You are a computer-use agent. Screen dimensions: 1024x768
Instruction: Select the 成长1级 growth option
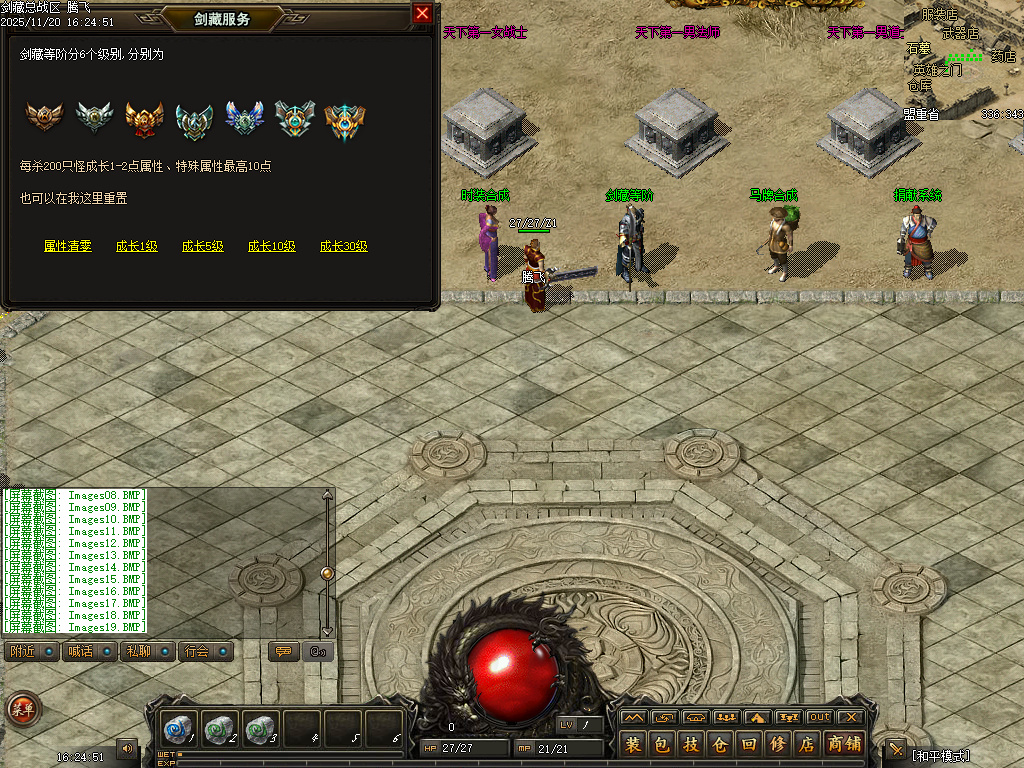click(137, 246)
